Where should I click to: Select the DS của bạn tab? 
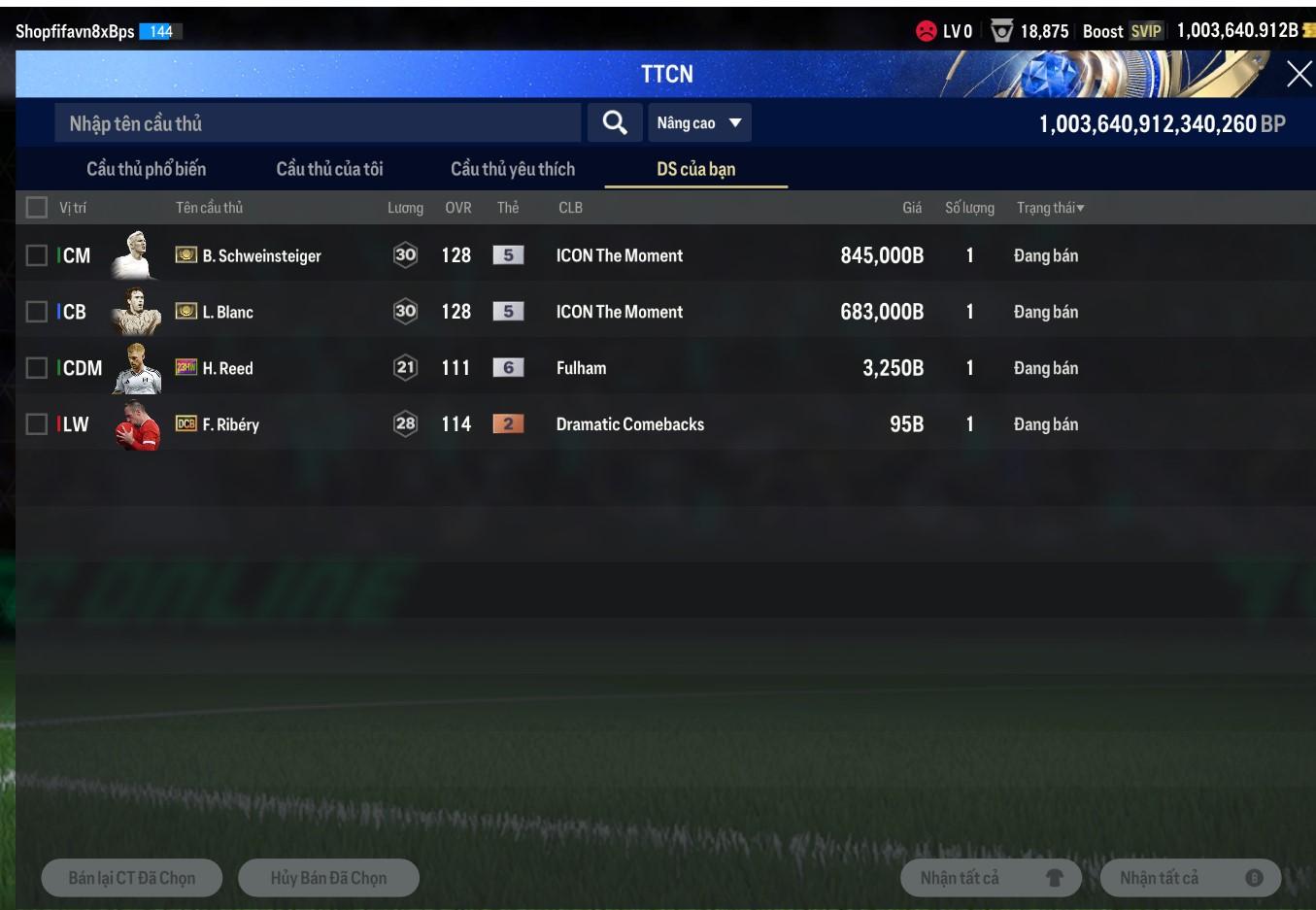[x=695, y=169]
